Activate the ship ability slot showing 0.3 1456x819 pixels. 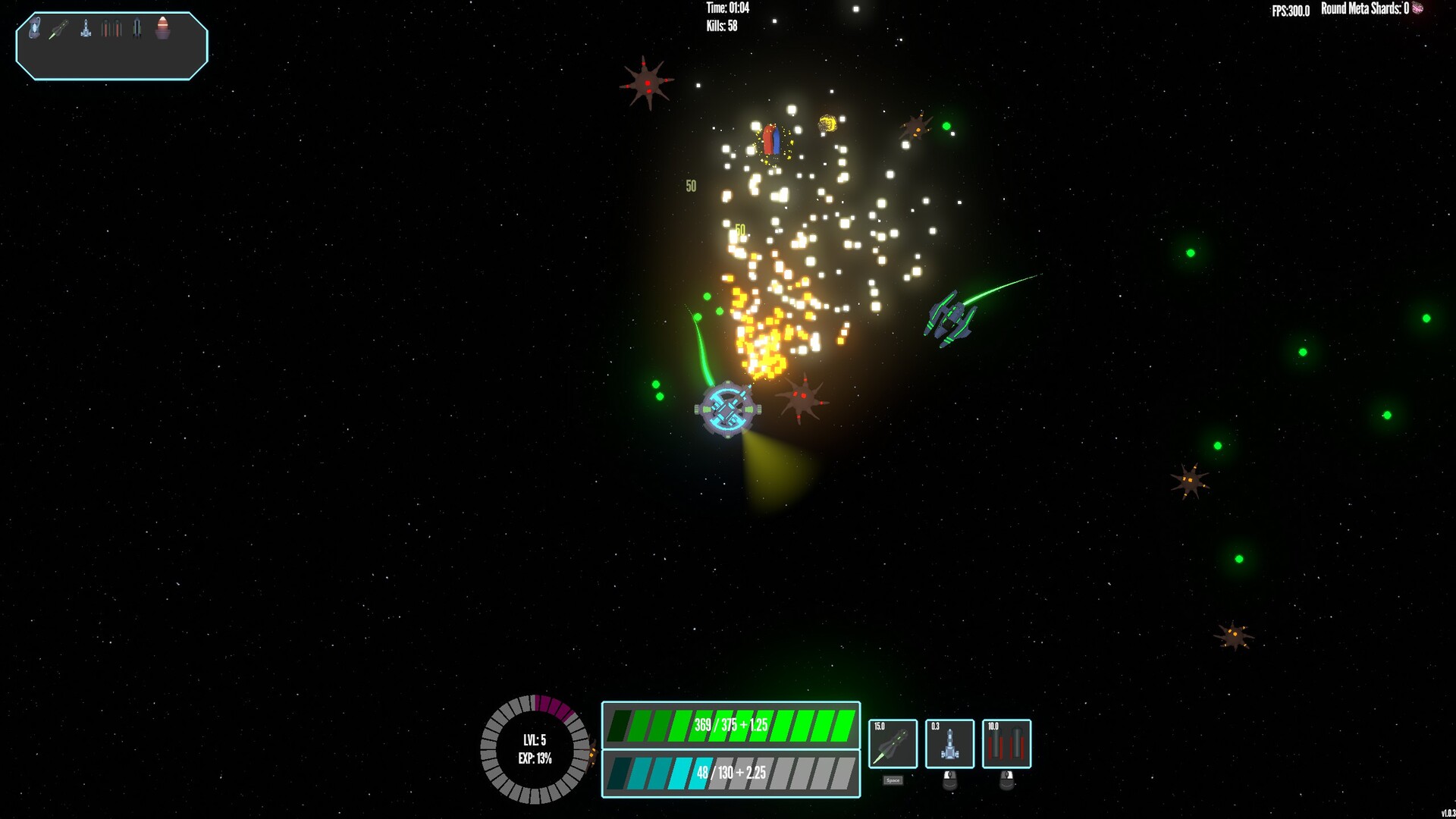pos(949,744)
